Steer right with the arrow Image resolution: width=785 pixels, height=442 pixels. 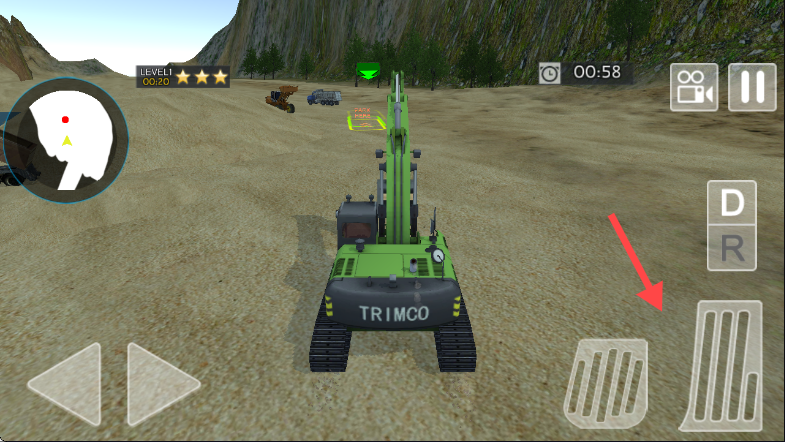(162, 385)
